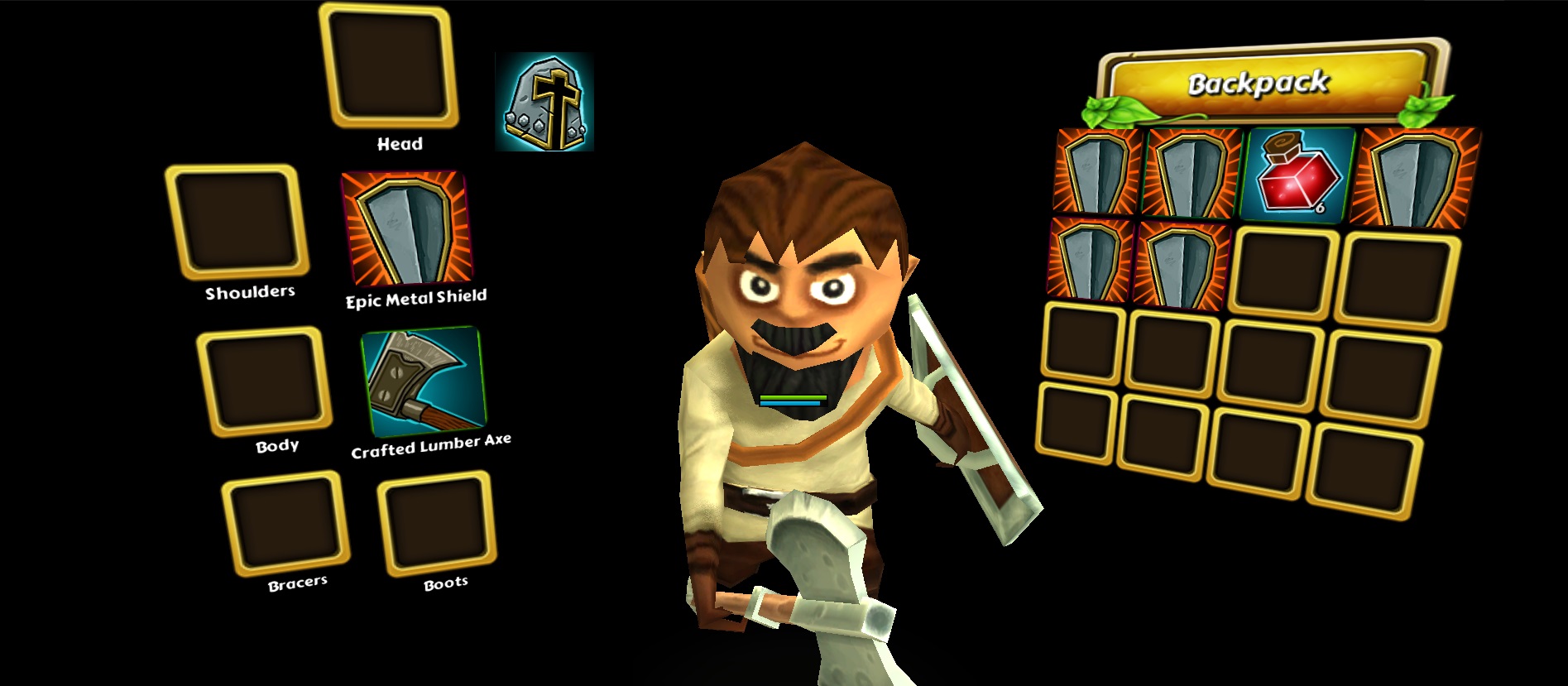The width and height of the screenshot is (1568, 686).
Task: Select the empty Head equipment slot
Action: pos(389,65)
